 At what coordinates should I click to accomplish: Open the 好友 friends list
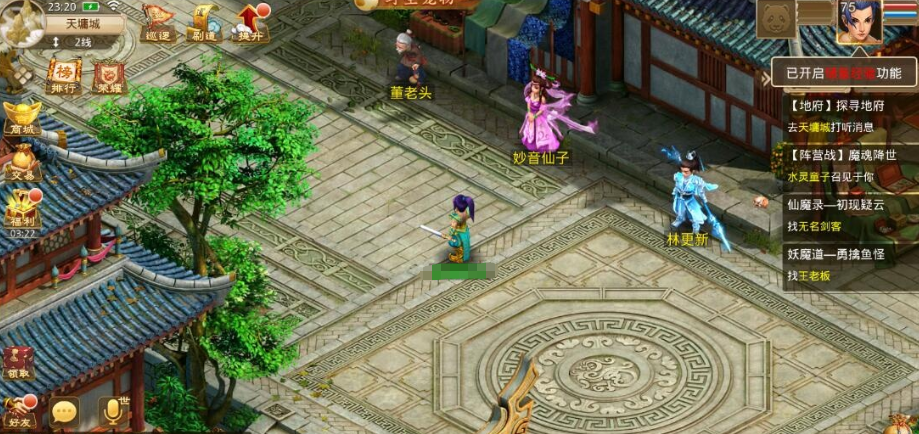[19, 410]
